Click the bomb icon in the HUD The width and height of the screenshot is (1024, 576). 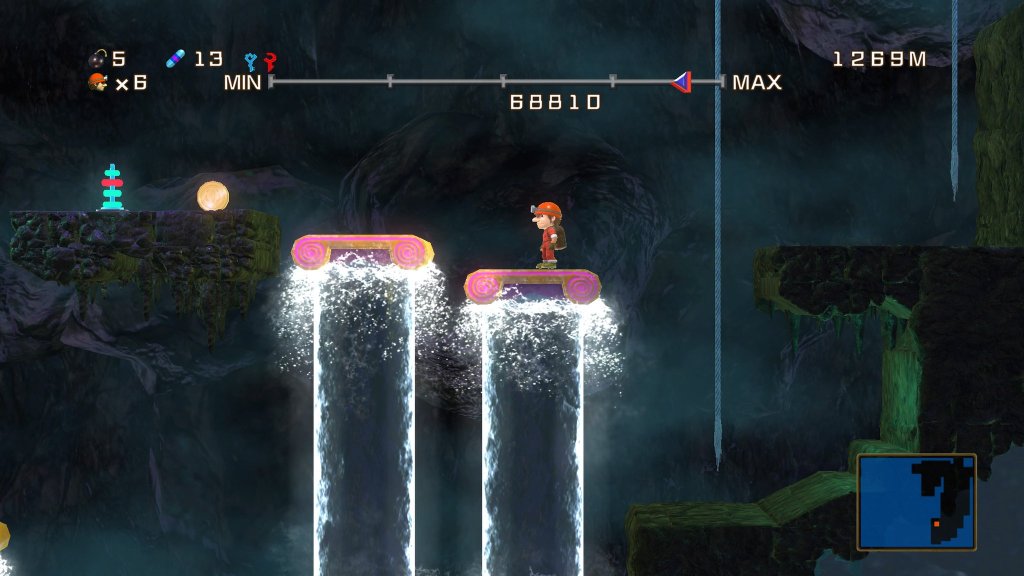[x=99, y=59]
